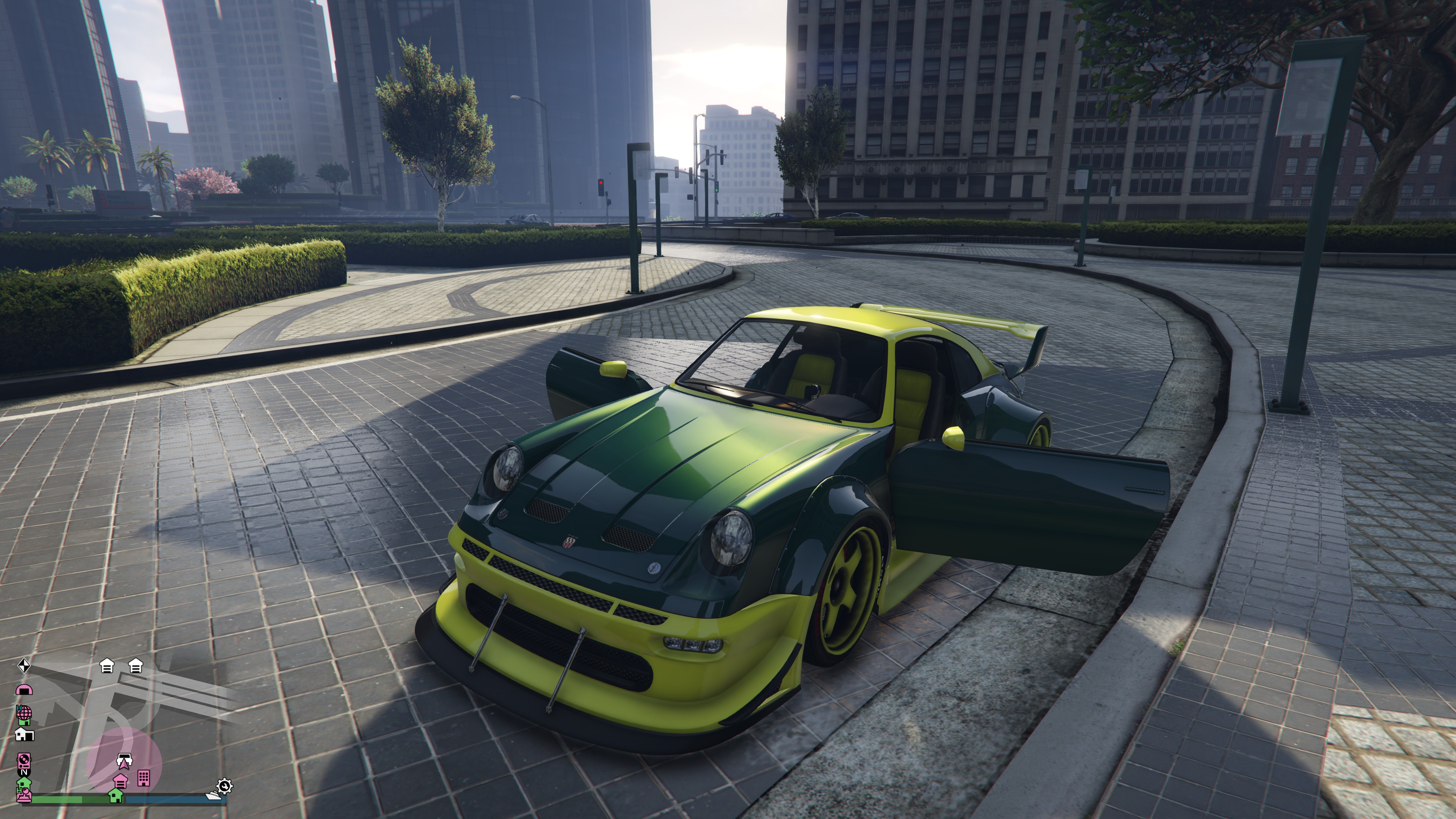Select the pink globe facility blip
This screenshot has width=1456, height=819.
coord(24,713)
